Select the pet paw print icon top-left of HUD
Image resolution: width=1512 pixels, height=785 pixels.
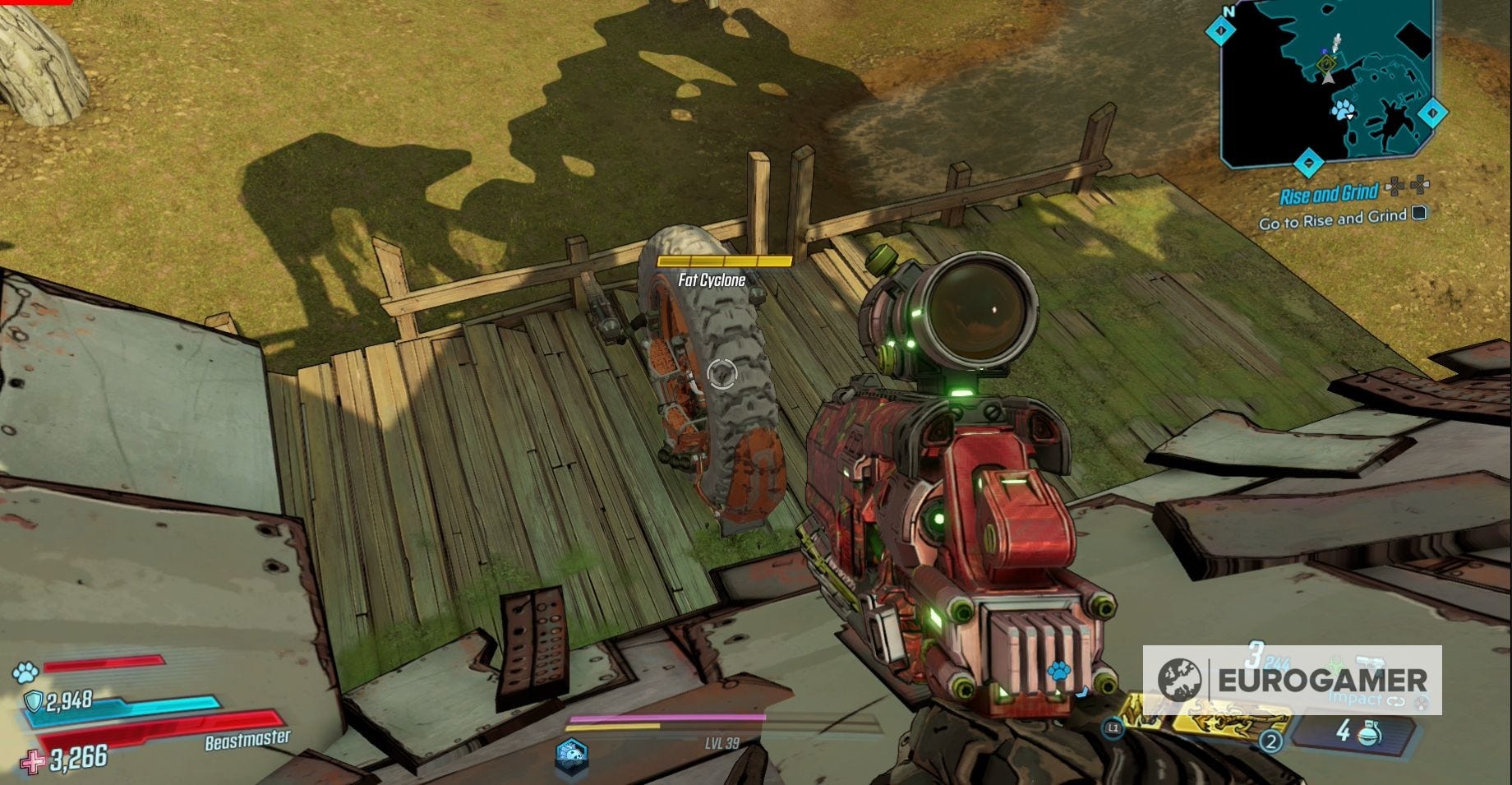coord(24,673)
